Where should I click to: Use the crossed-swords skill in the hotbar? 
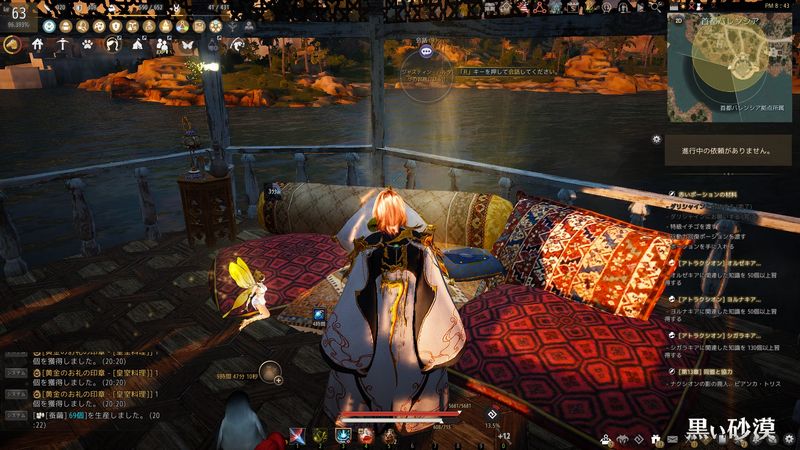pyautogui.click(x=296, y=435)
